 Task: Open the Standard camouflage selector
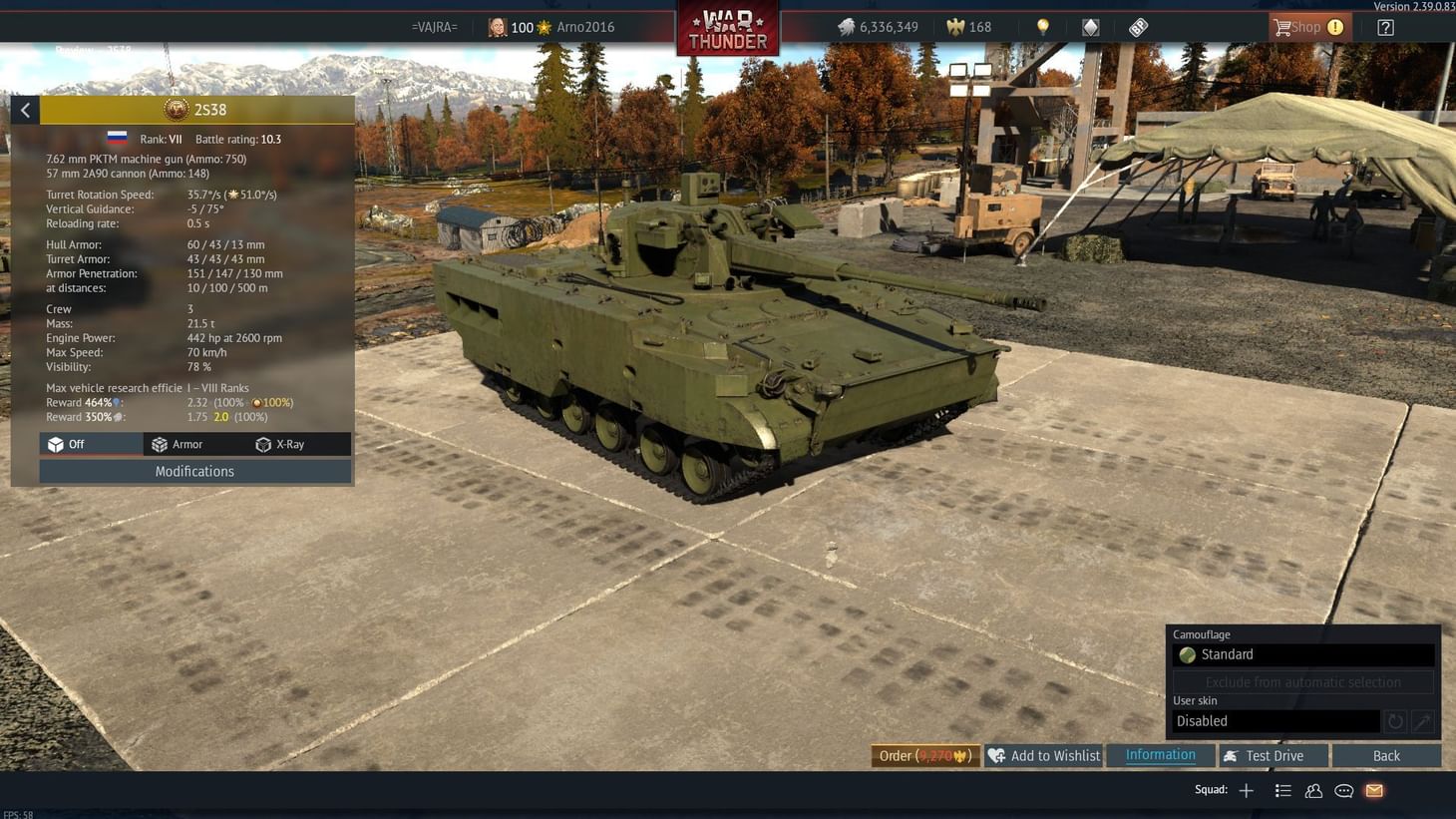coord(1302,654)
